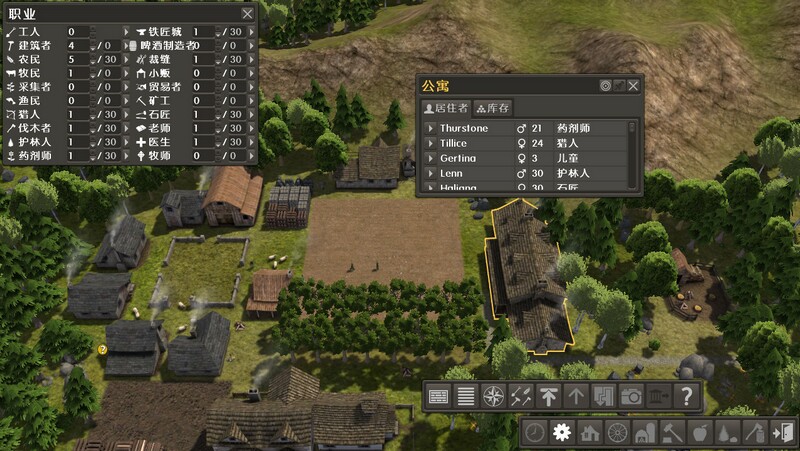Click the target icon in 公寓 title bar
This screenshot has height=451, width=800.
pyautogui.click(x=605, y=86)
